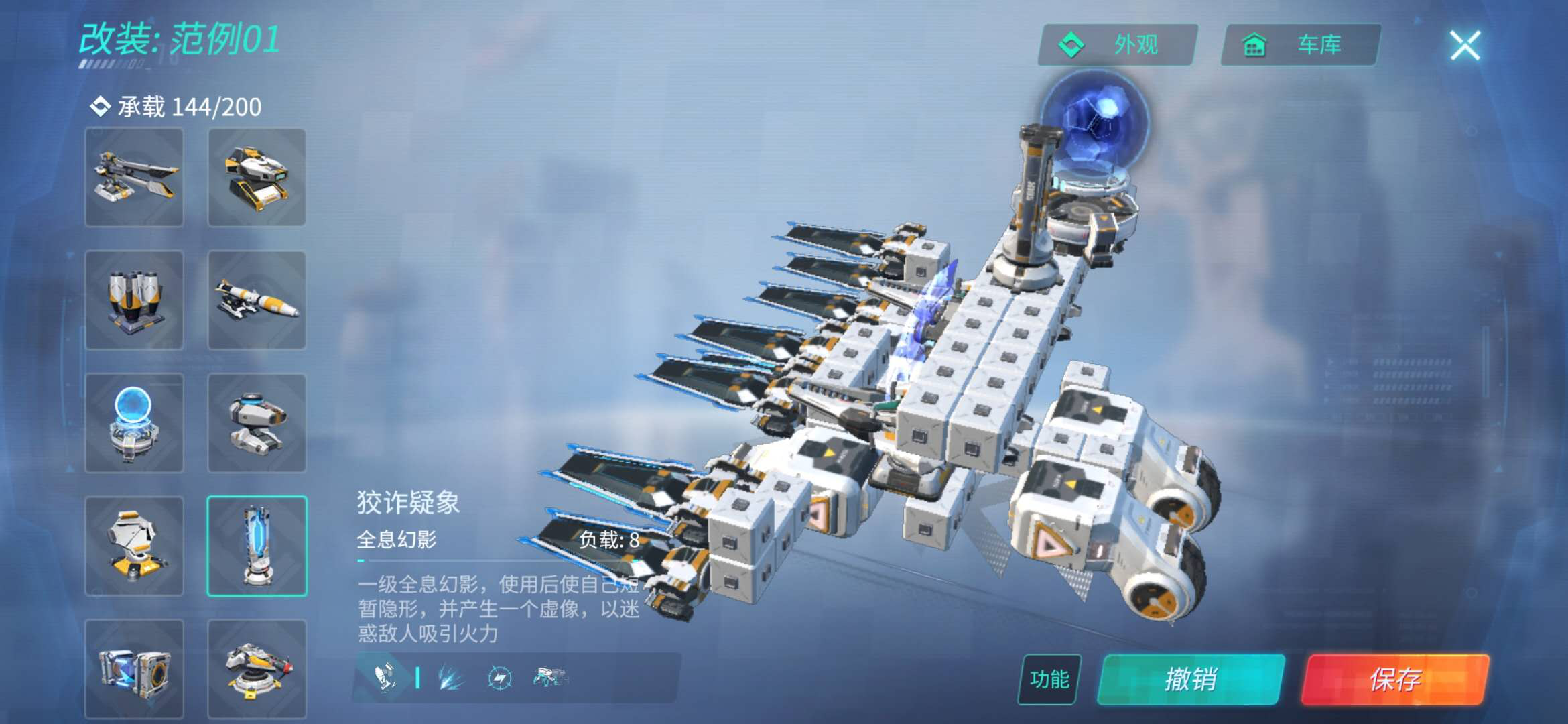The image size is (1568, 724).
Task: Switch to the blue burst weapons category
Action: (x=450, y=678)
